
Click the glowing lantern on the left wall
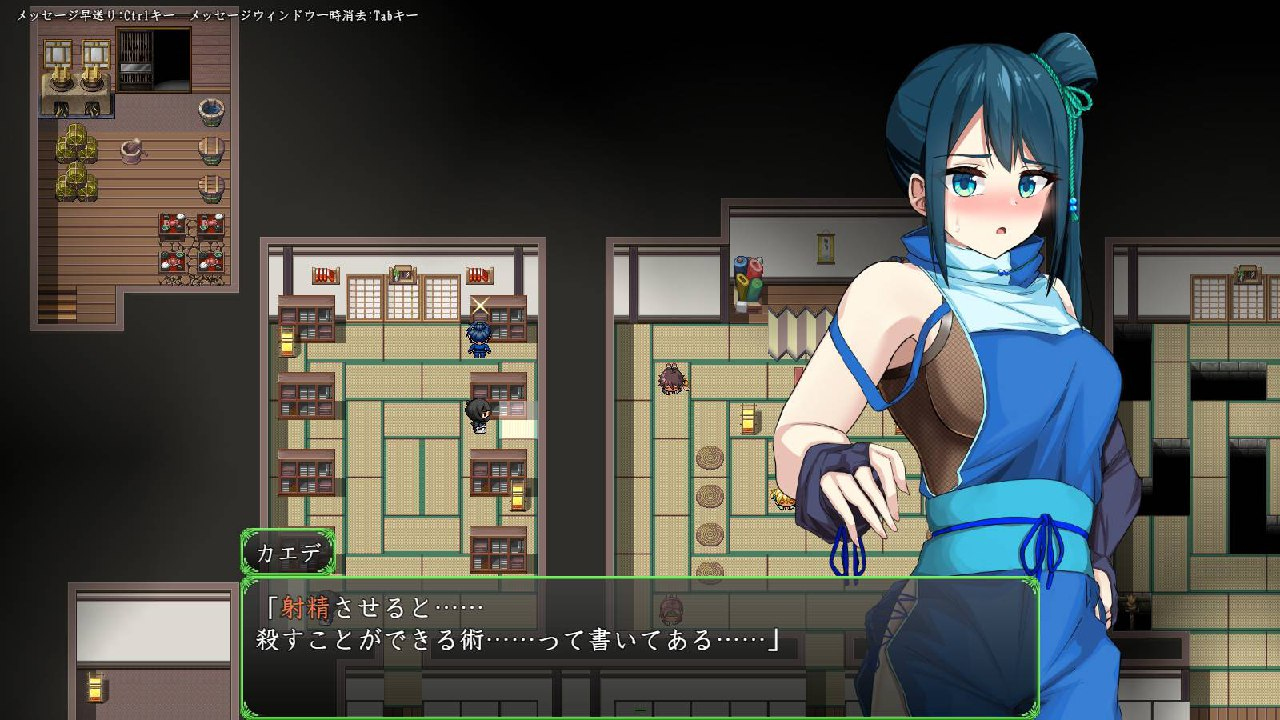point(286,343)
